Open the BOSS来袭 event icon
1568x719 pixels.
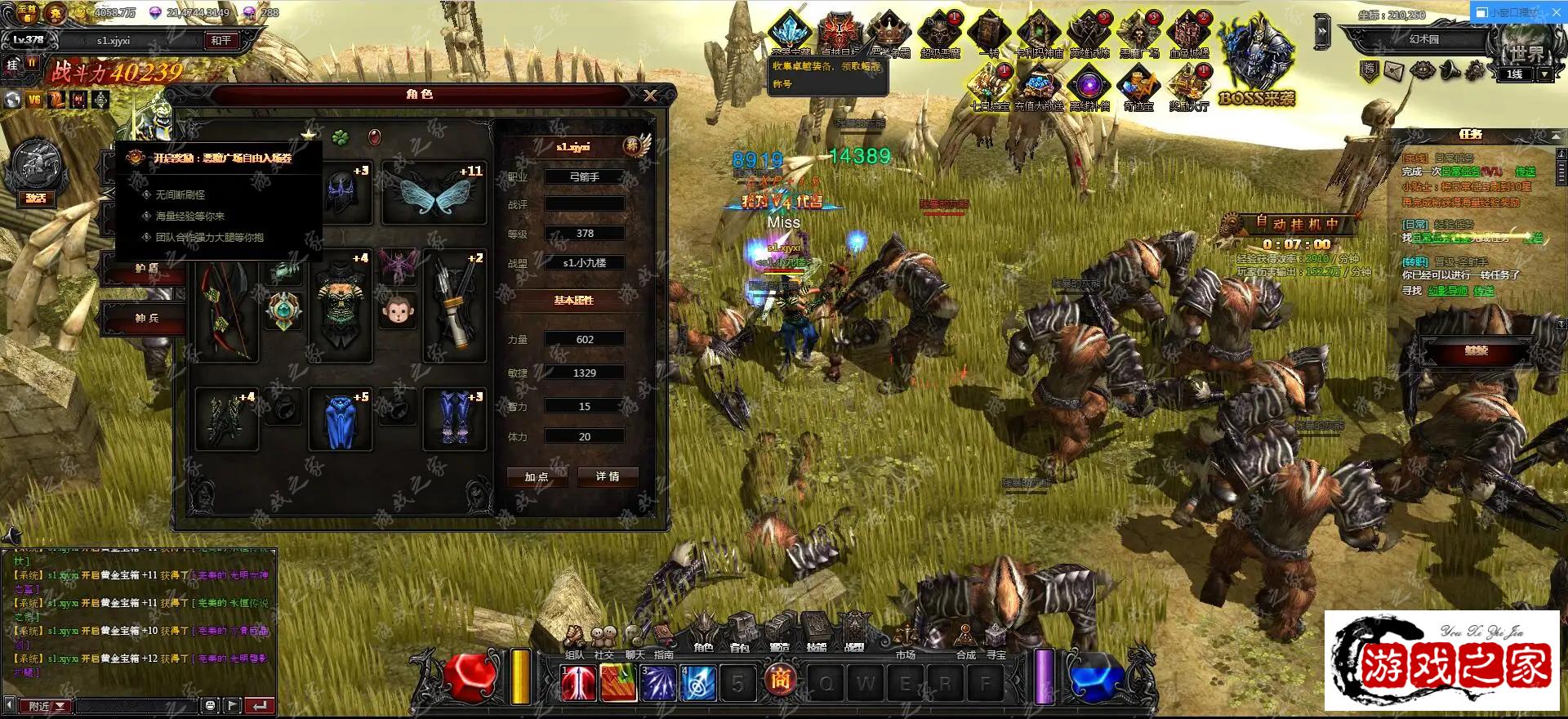(x=1257, y=57)
